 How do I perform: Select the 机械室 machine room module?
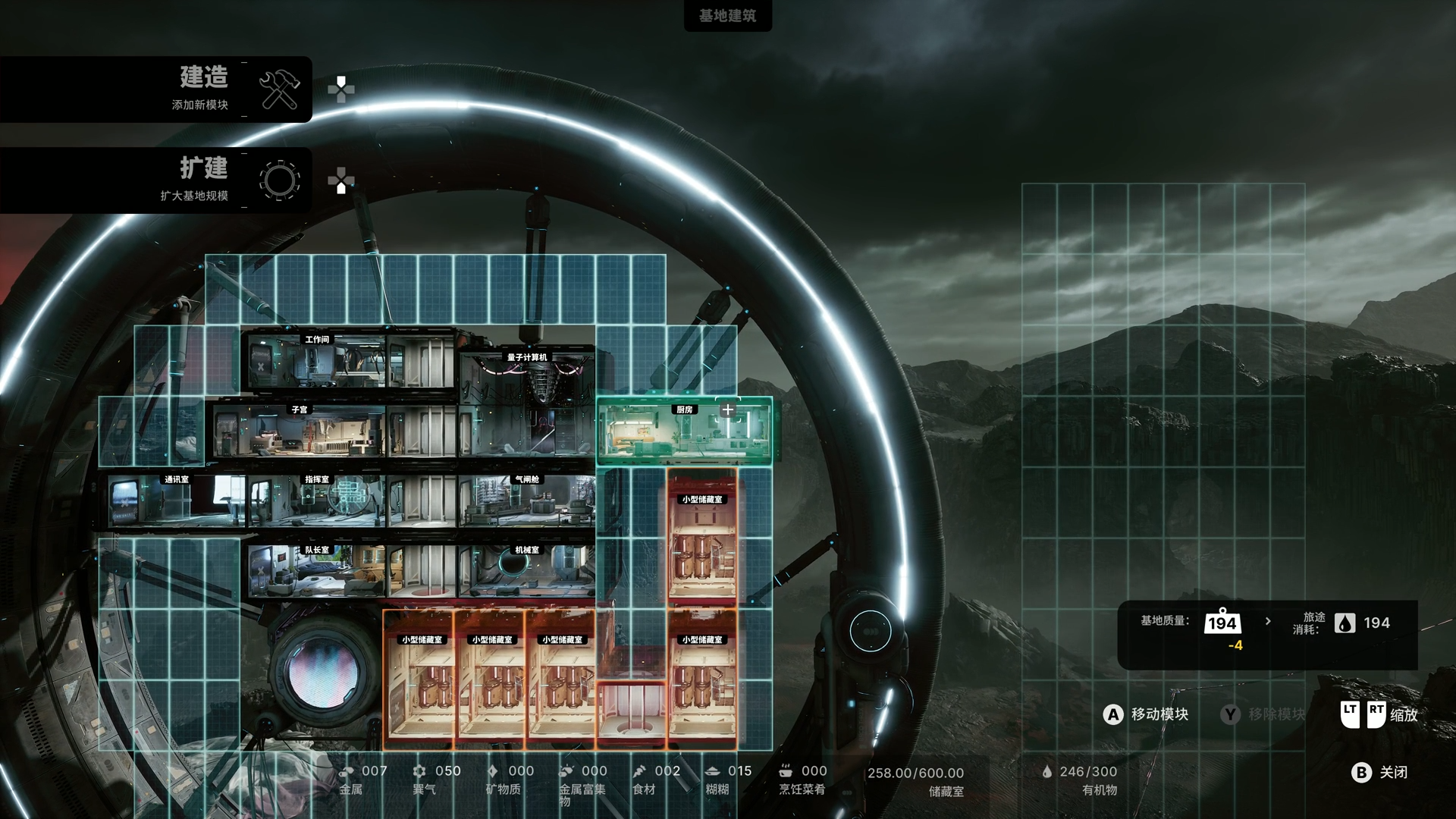[527, 570]
